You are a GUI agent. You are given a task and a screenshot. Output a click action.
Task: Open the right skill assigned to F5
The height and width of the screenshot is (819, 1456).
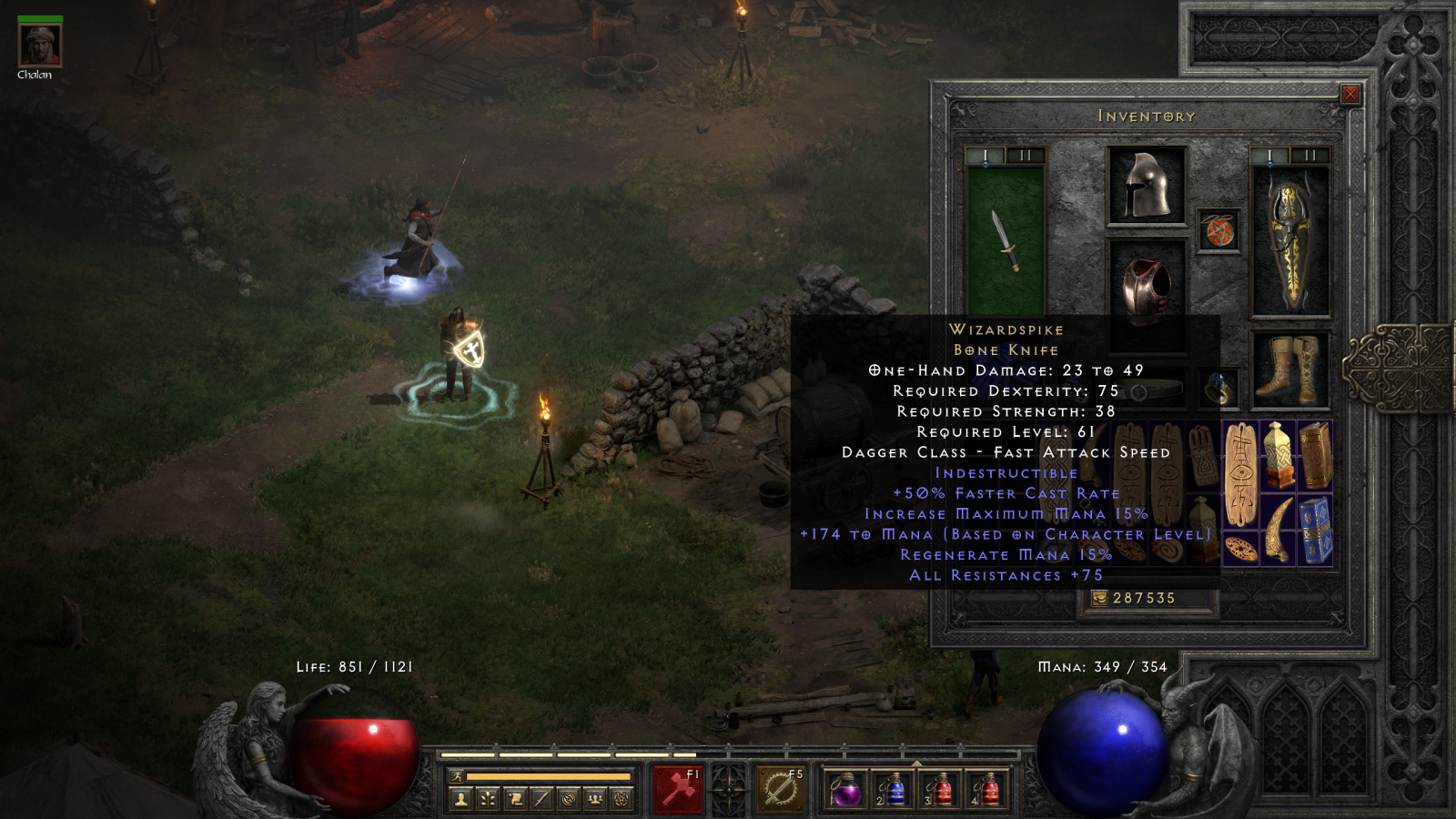(781, 788)
